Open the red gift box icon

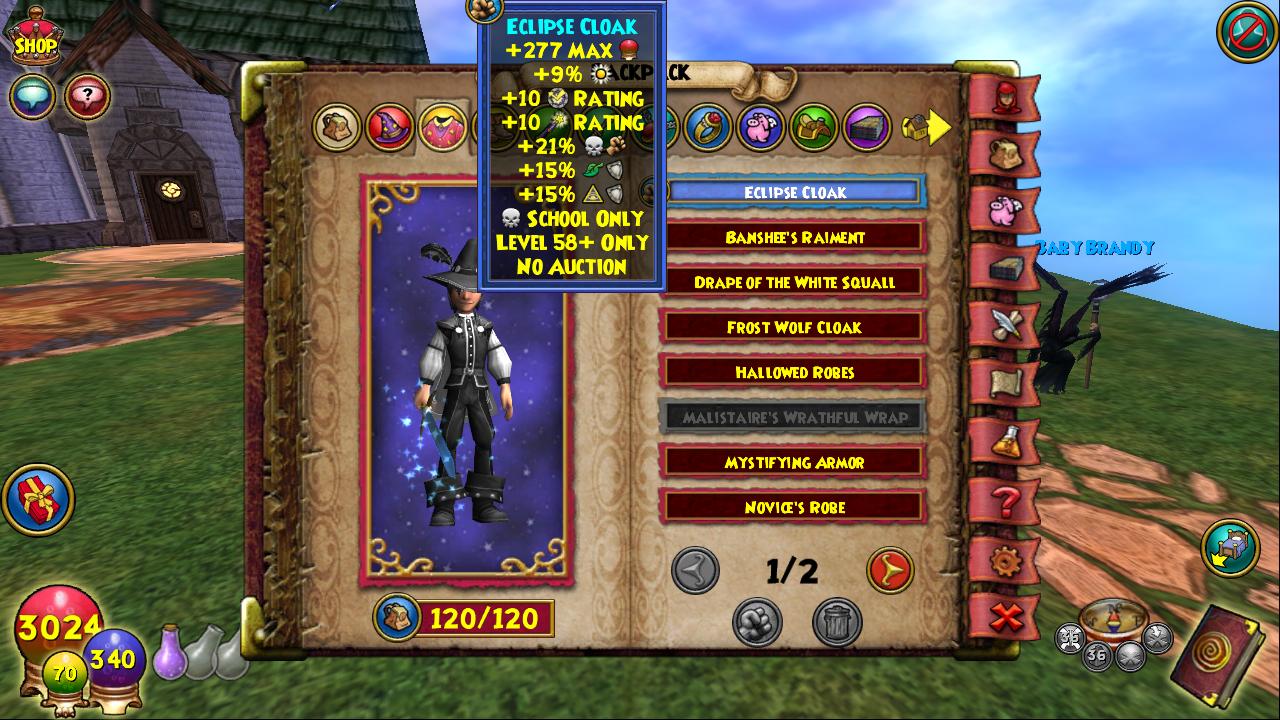point(38,499)
